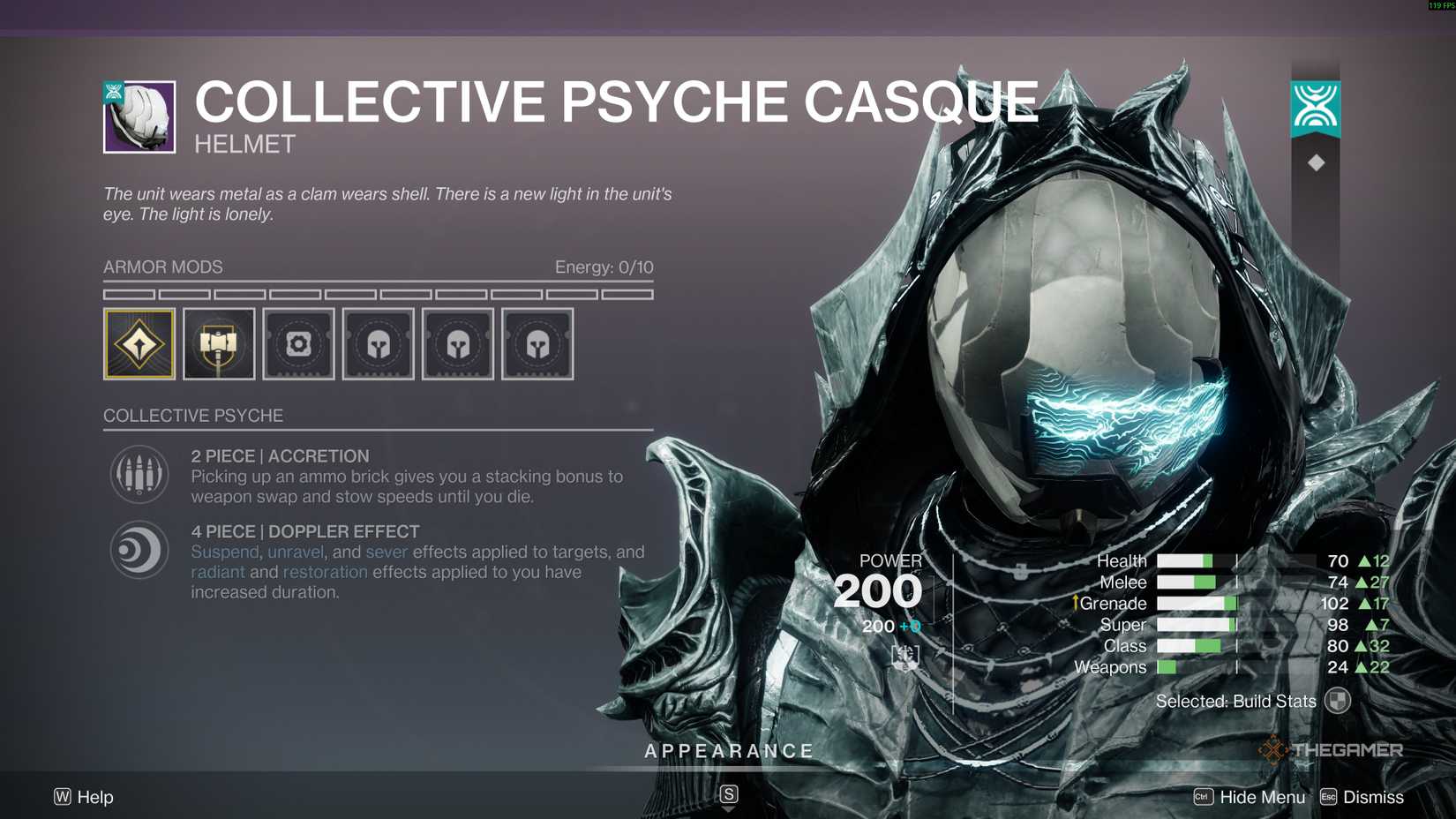Screen dimensions: 1456x819
Task: Click the Collective Psyche Casque helmet thumbnail
Action: (138, 116)
